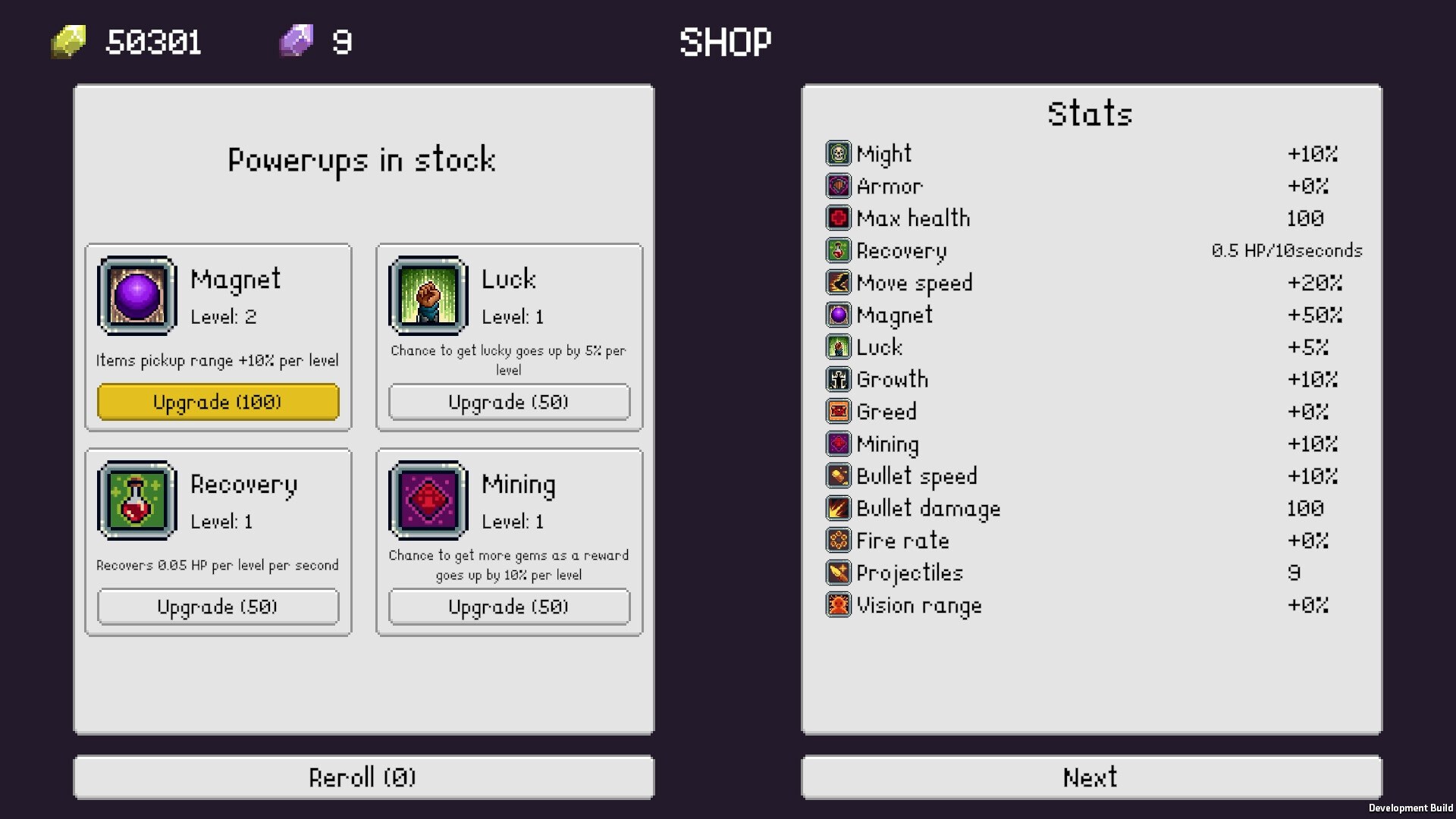Click the Magnet powerup icon

(136, 297)
